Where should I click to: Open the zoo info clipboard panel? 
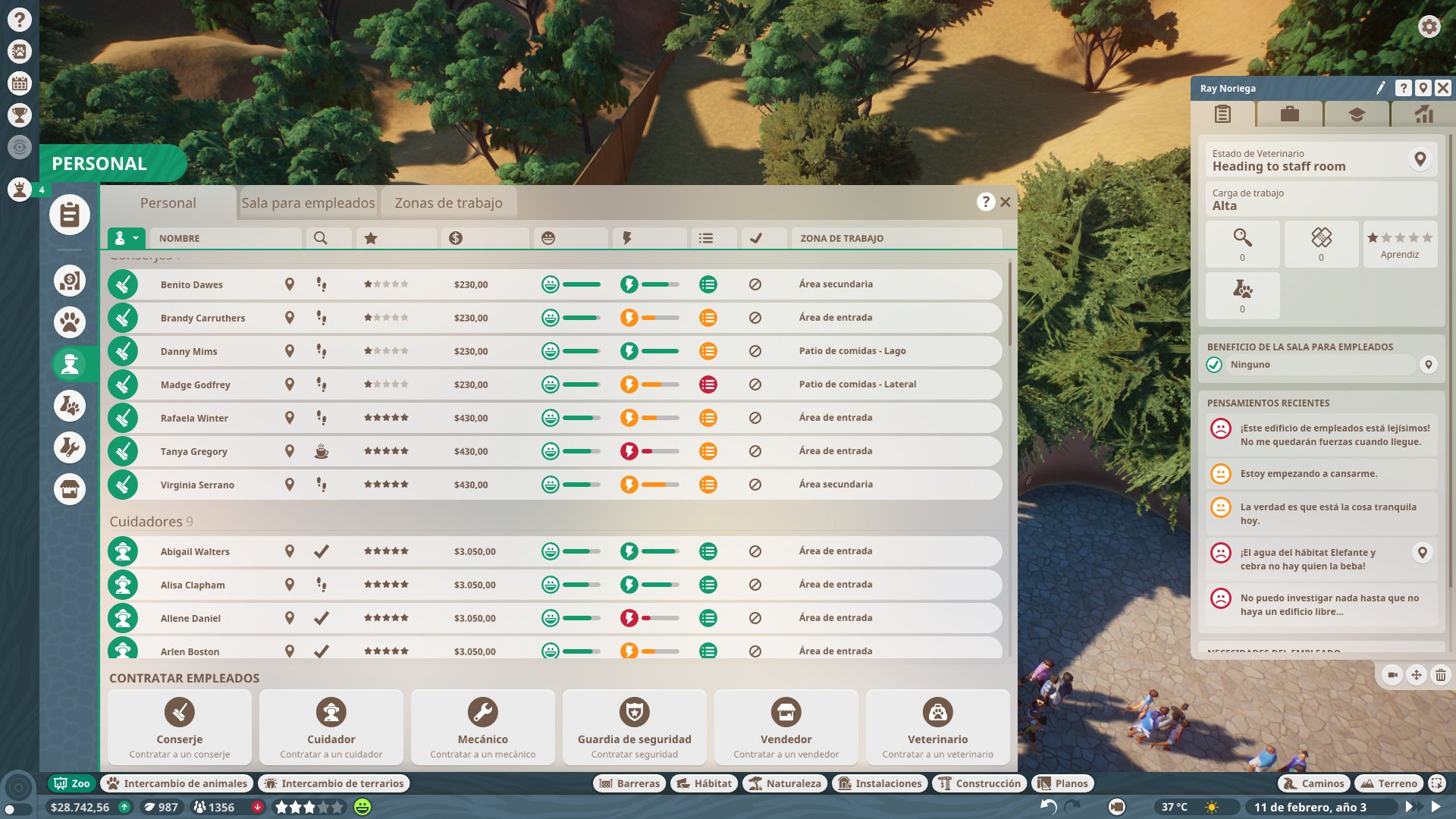(x=69, y=215)
